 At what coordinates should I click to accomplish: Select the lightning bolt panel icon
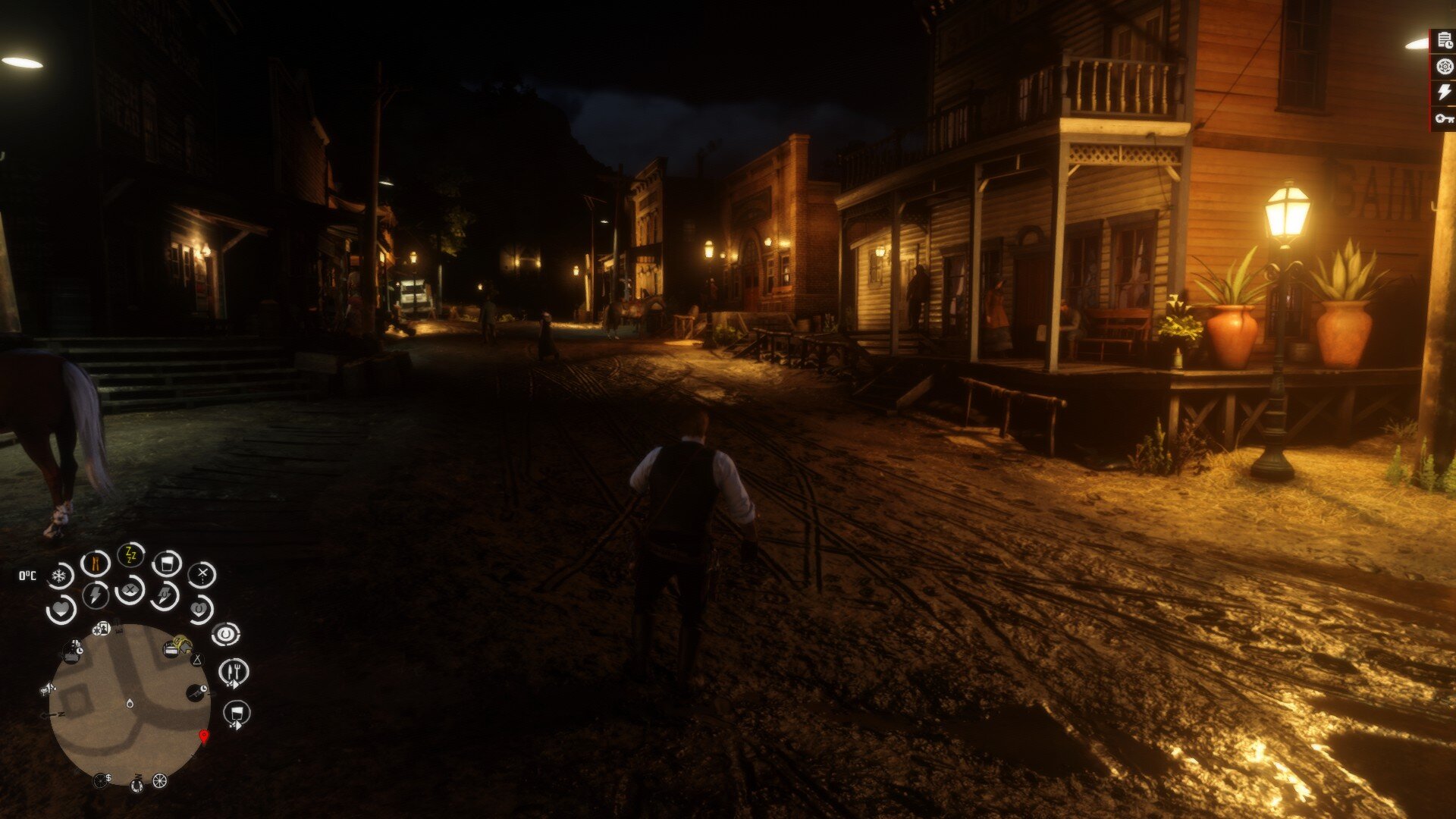[x=1445, y=93]
